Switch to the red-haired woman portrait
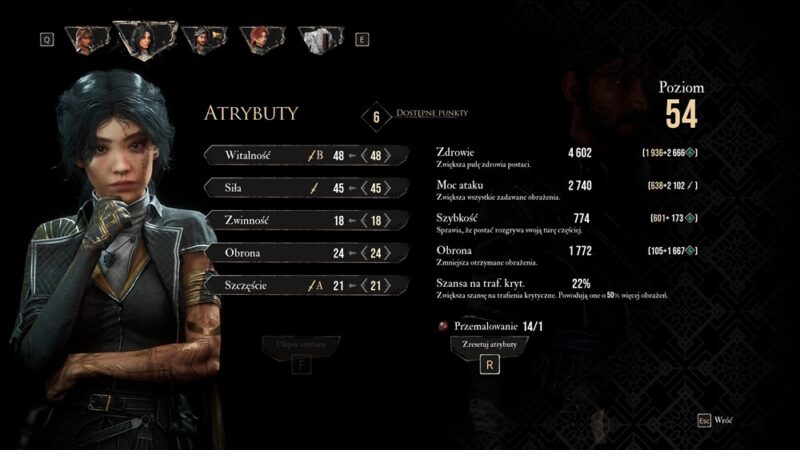The image size is (800, 450). (x=260, y=40)
